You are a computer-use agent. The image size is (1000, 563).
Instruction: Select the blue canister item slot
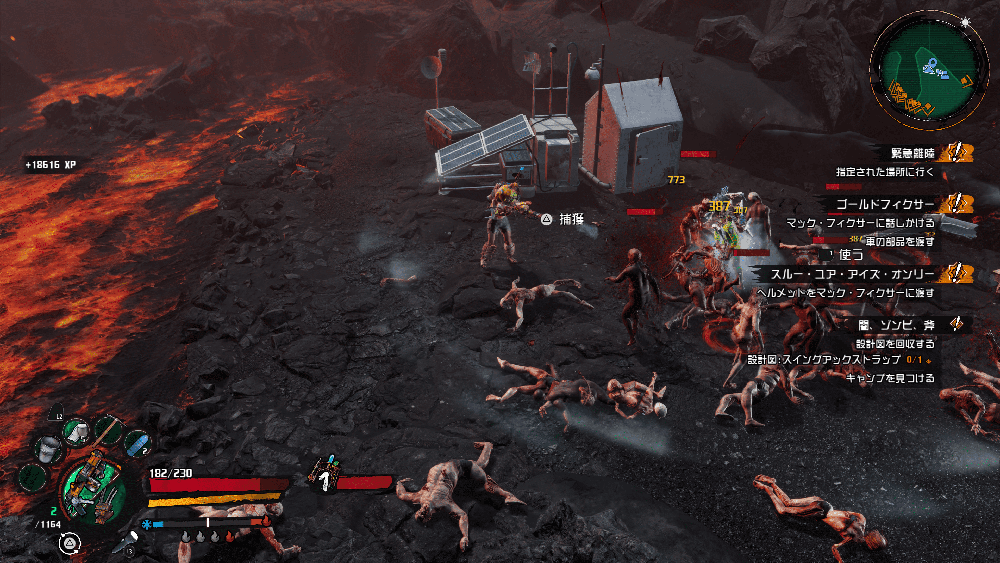click(137, 444)
